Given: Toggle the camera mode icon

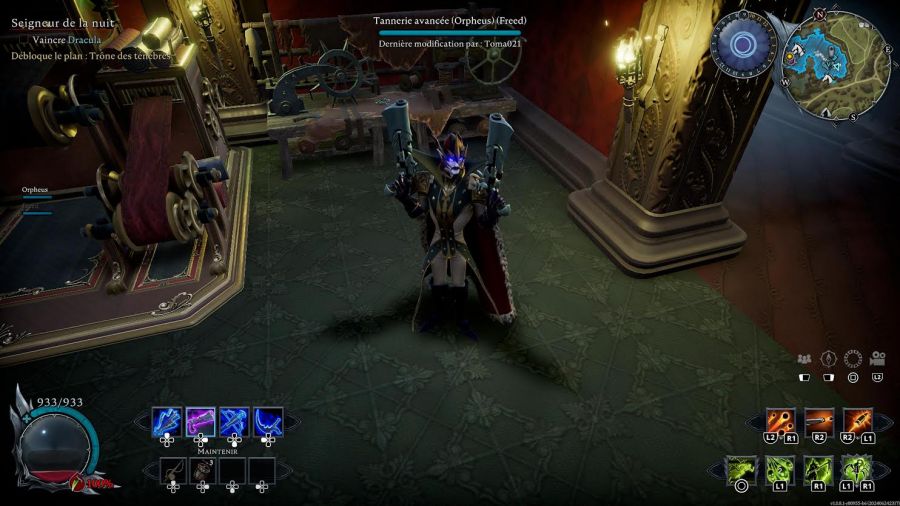Looking at the screenshot, I should 878,359.
